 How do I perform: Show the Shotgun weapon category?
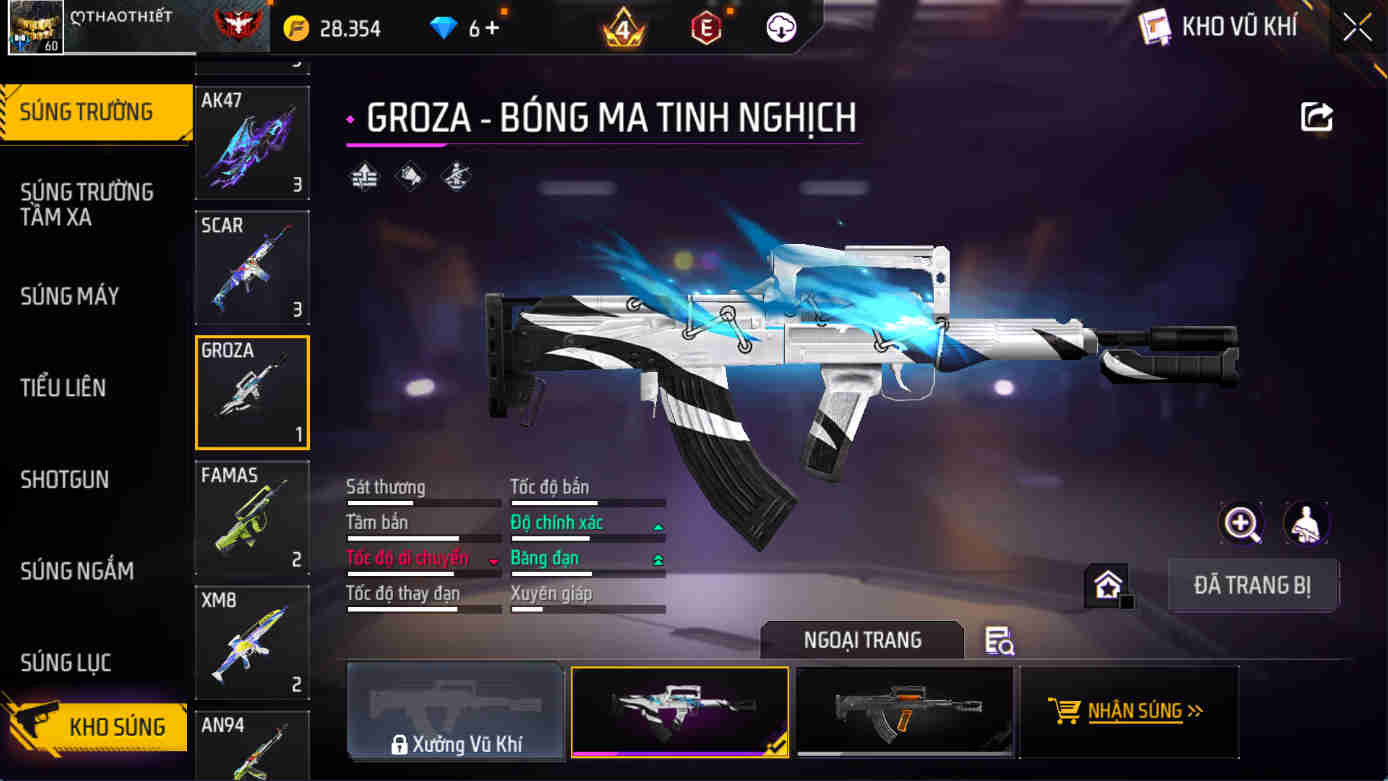[x=65, y=480]
